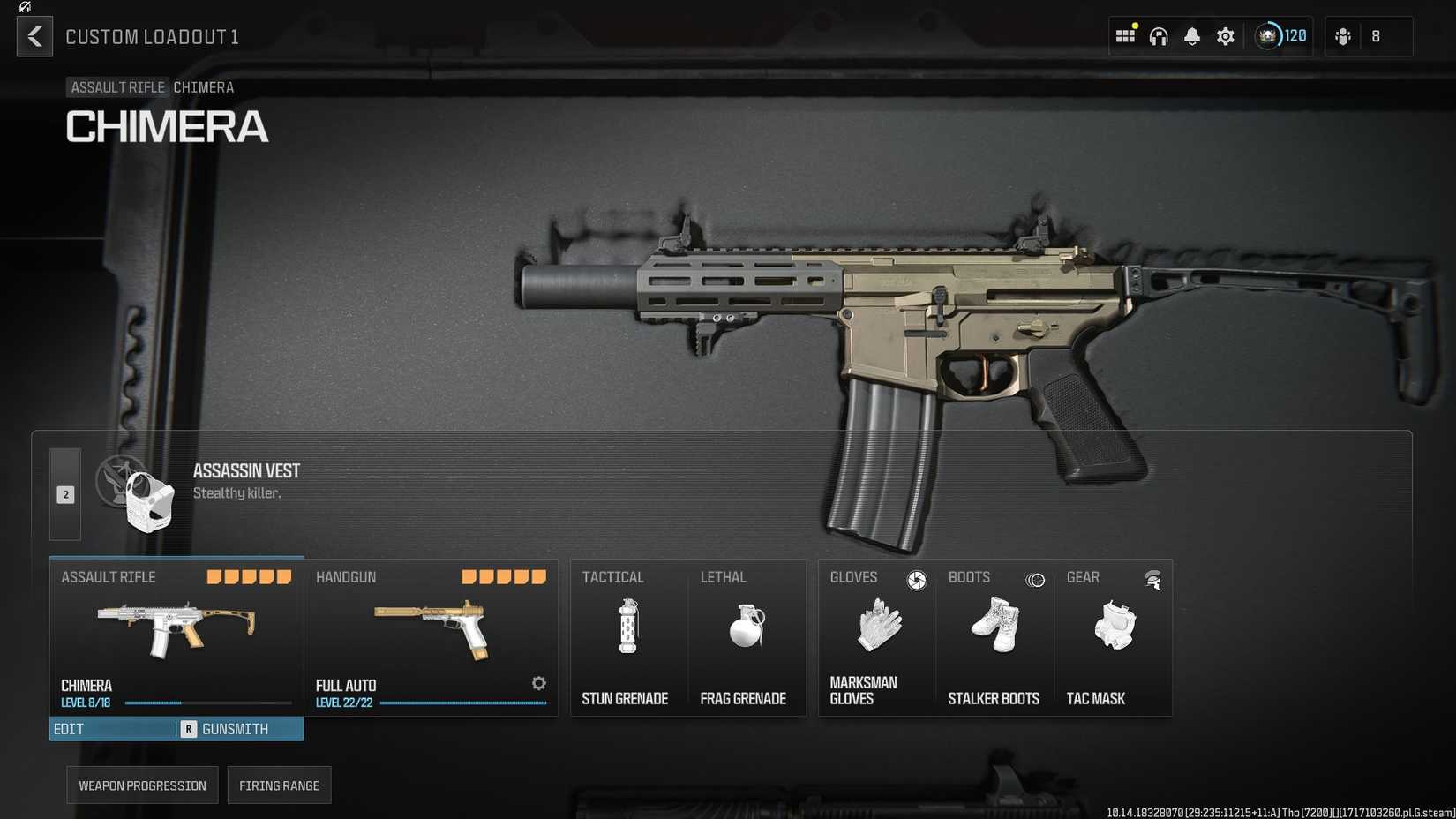Open the voice chat headset icon

point(1159,36)
